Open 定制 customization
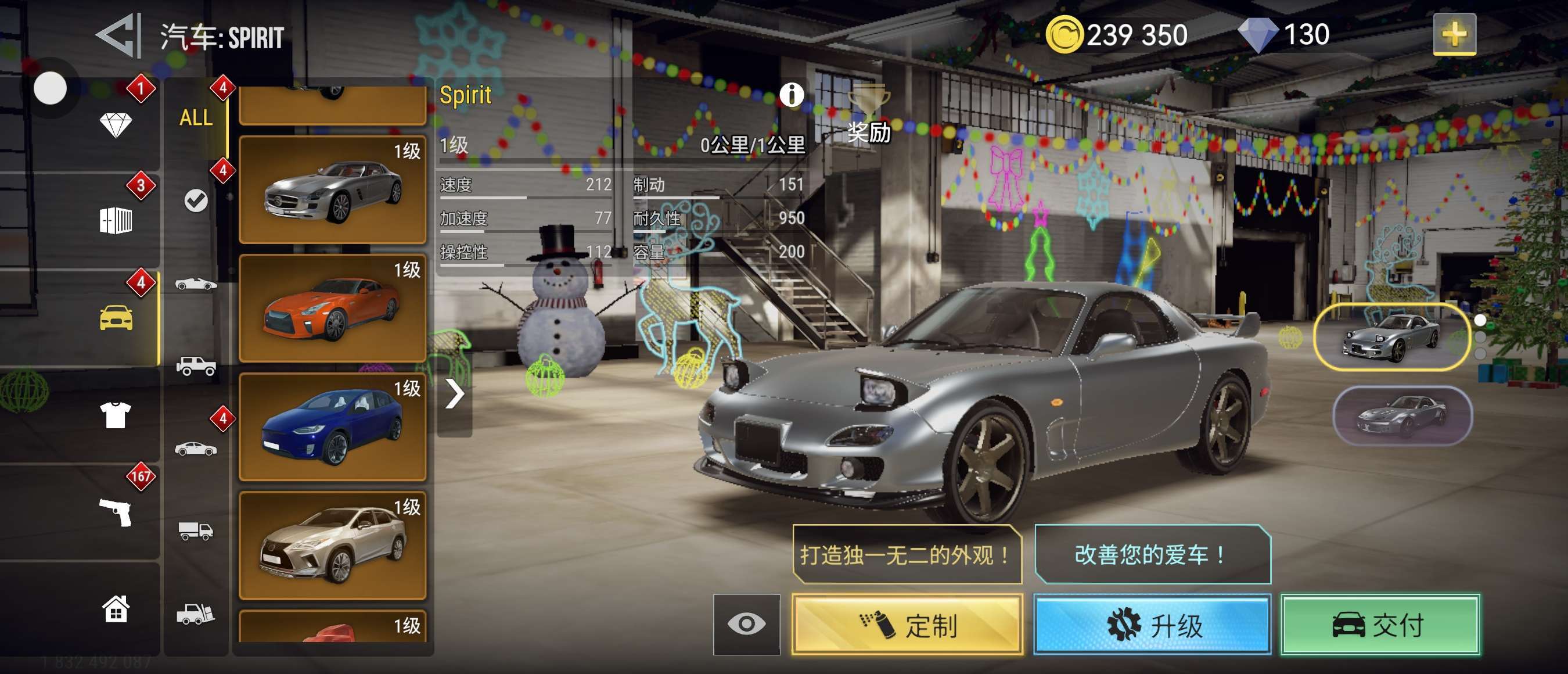 tap(907, 625)
